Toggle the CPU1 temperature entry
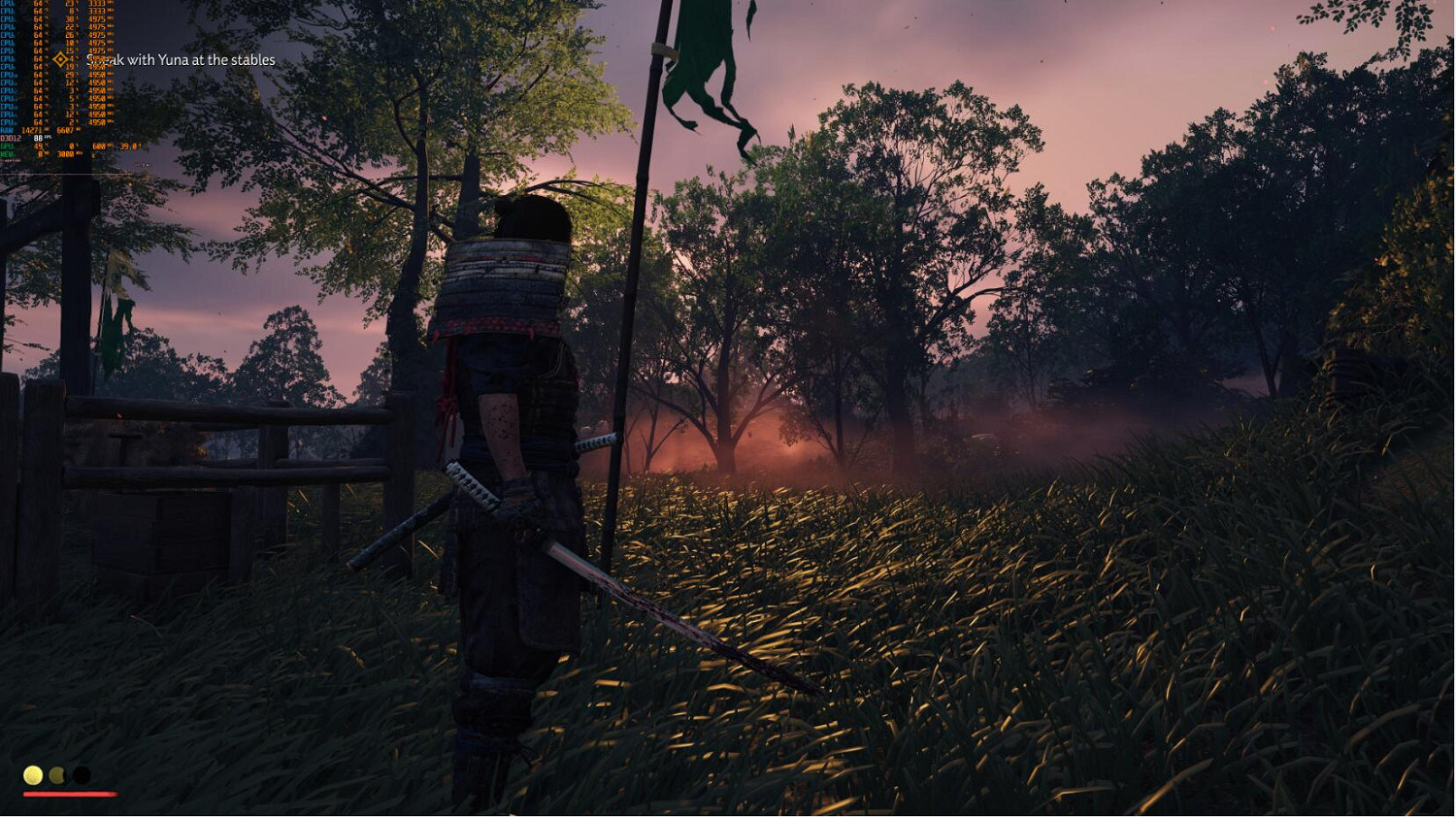The image size is (1456, 818). [x=39, y=3]
